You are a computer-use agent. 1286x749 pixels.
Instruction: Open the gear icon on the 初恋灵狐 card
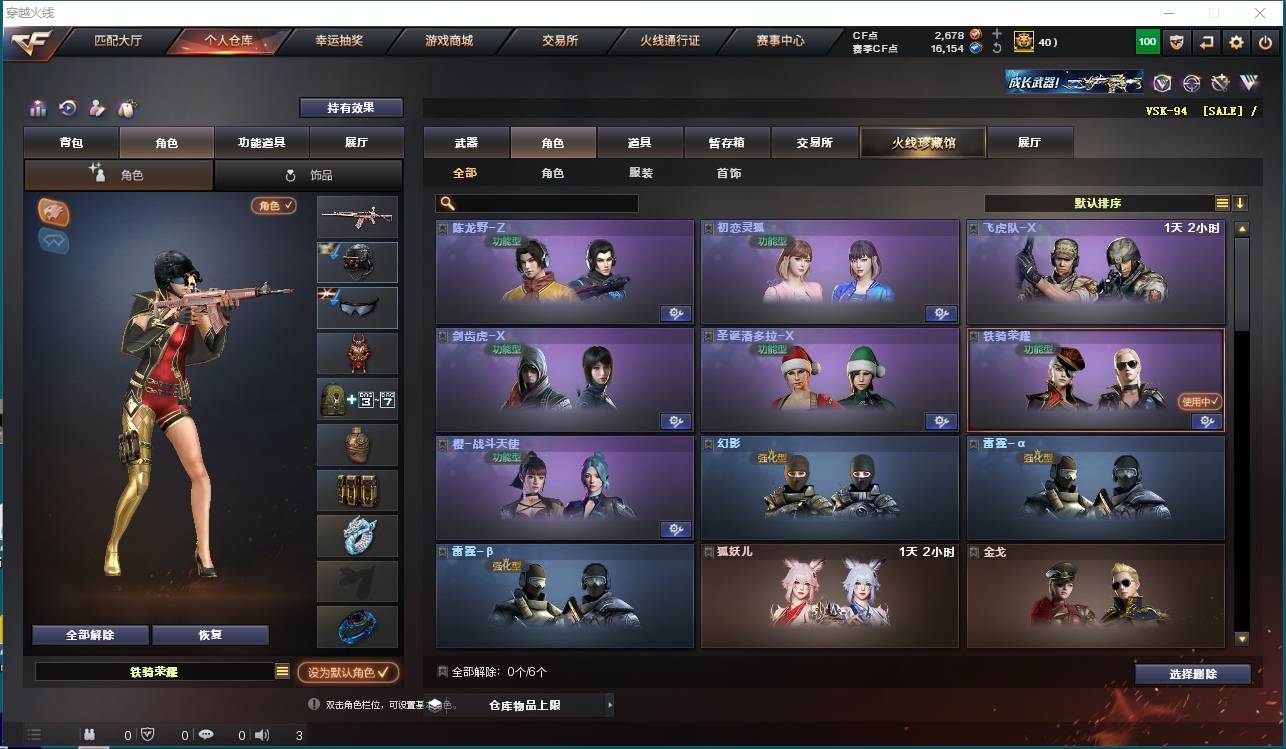coord(940,313)
